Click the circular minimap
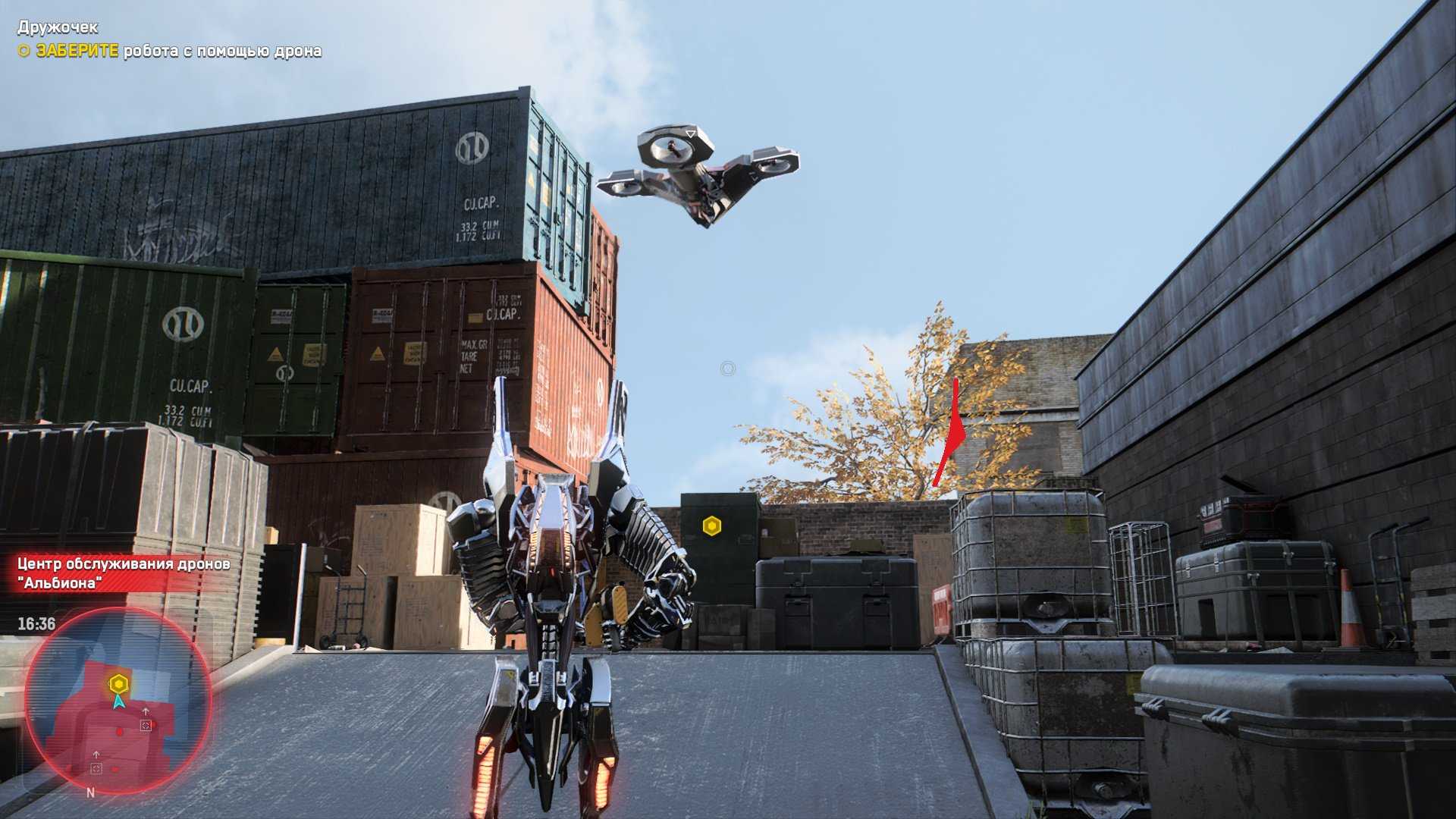This screenshot has width=1456, height=819. [118, 700]
